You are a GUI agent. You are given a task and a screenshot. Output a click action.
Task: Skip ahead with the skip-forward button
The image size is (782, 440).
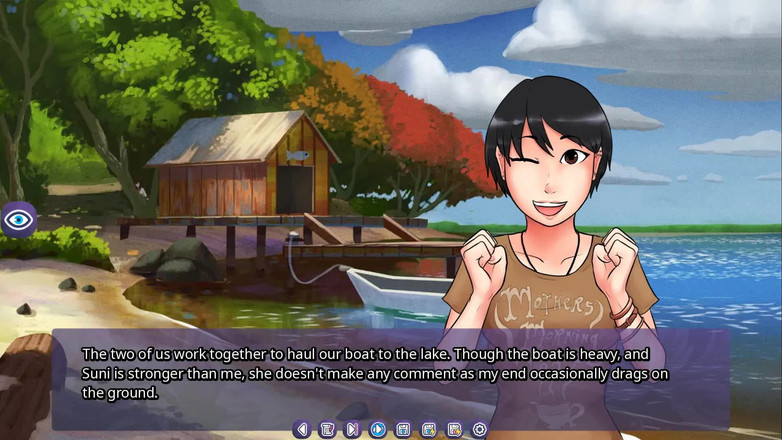tap(352, 429)
